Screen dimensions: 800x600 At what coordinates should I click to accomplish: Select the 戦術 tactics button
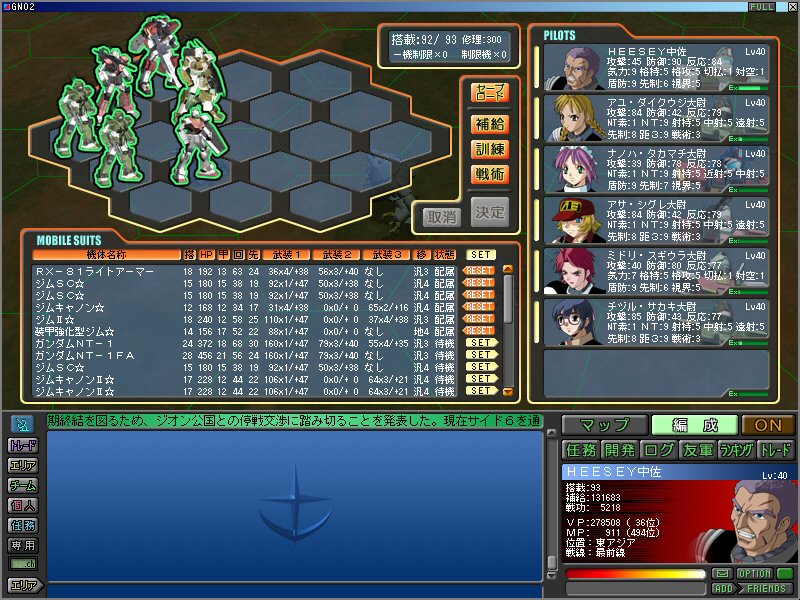pos(490,174)
